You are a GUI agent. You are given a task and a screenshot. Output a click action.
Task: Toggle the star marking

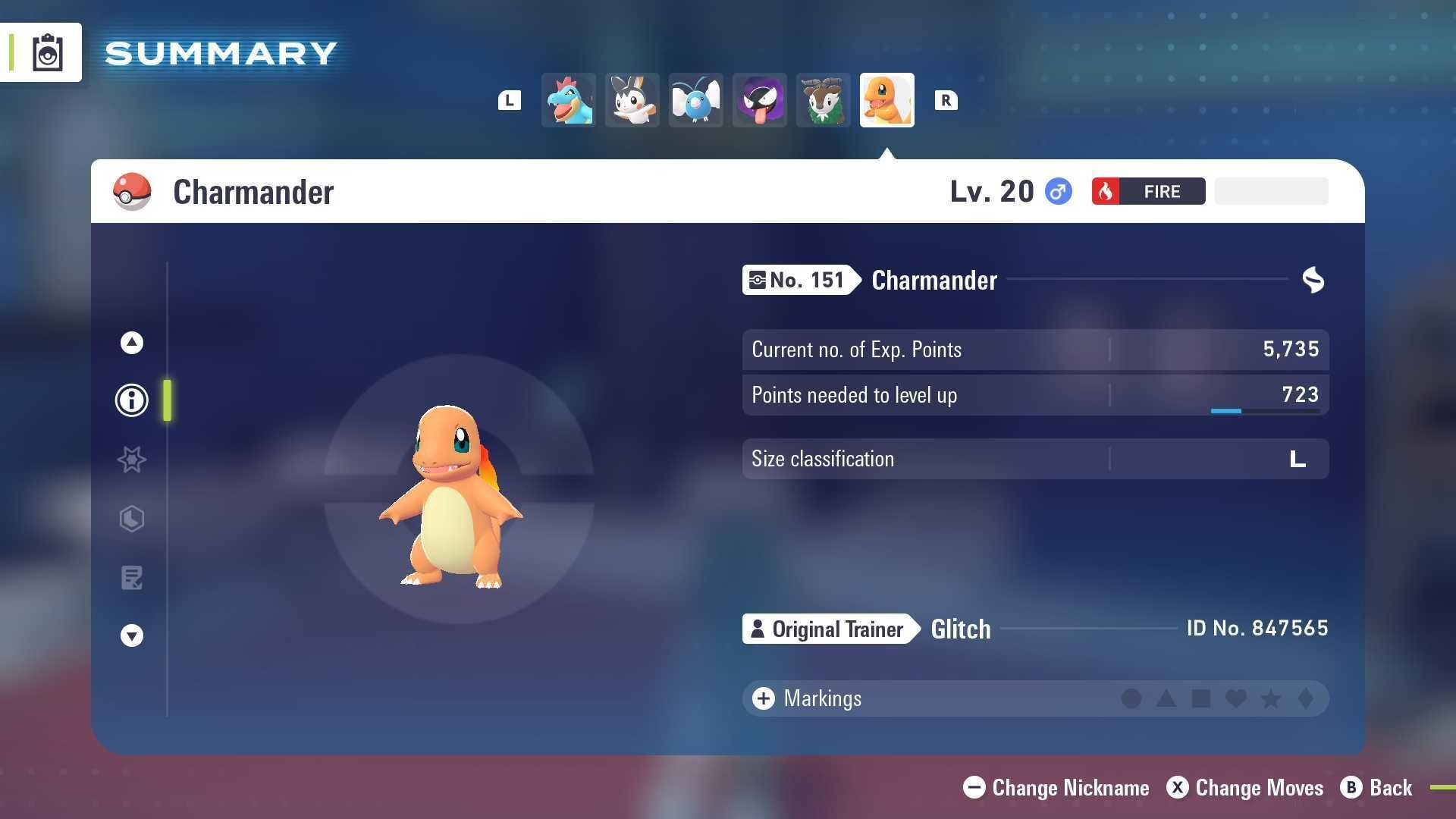click(1271, 698)
